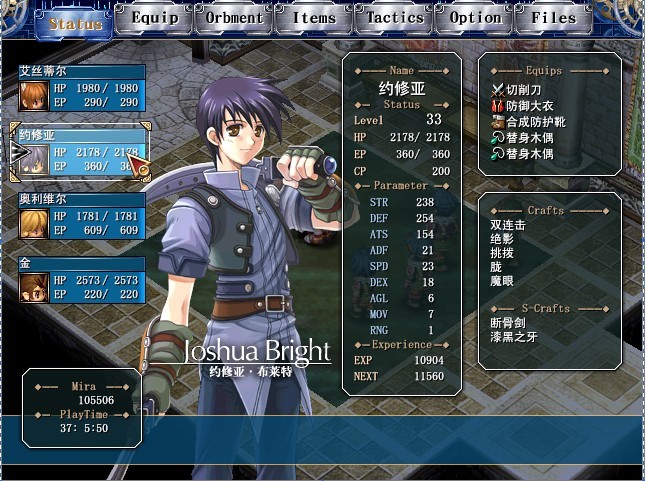Viewport: 645px width, 481px height.
Task: Switch to the Equip tab
Action: pos(155,18)
